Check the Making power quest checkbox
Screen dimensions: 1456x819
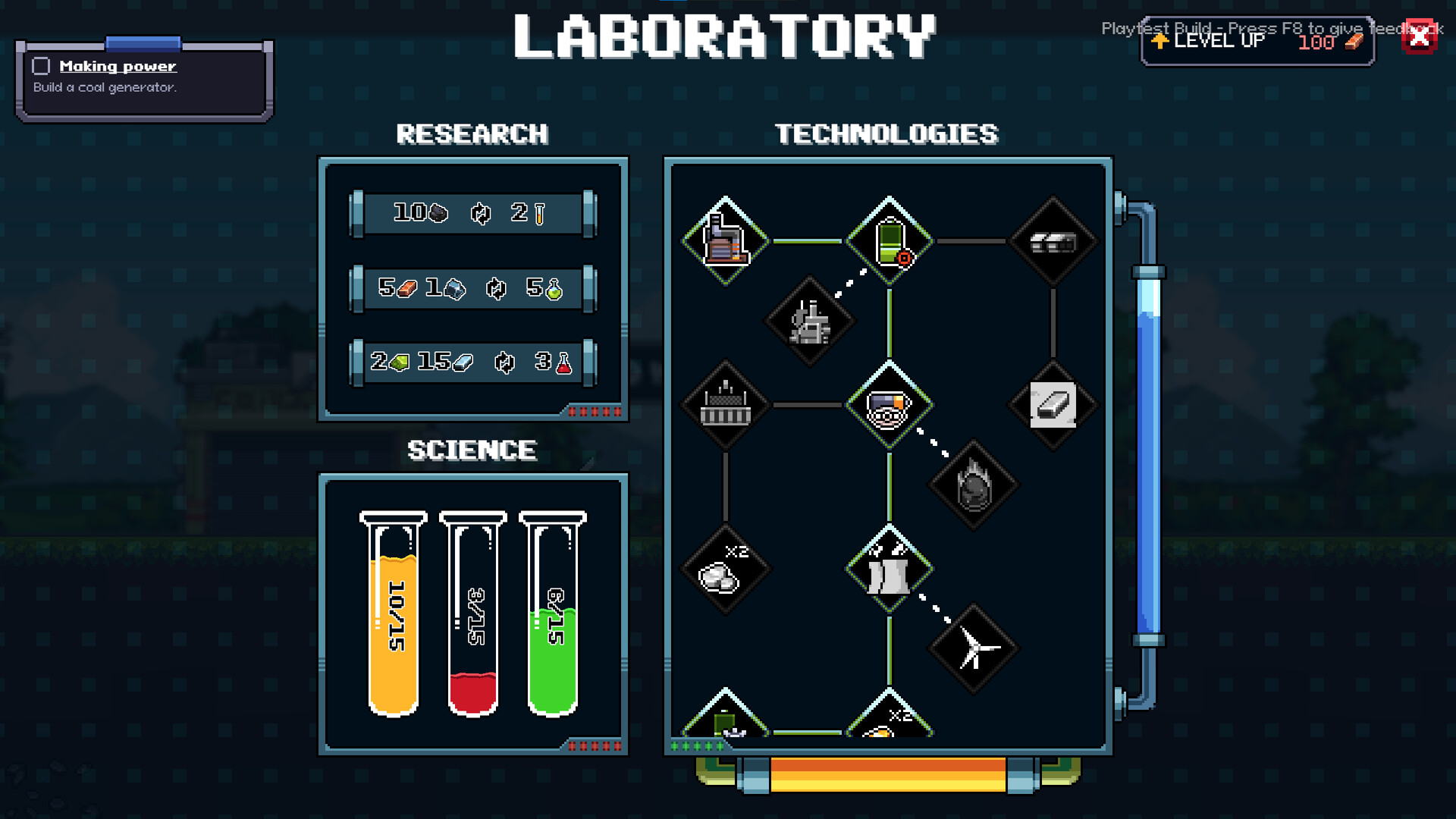39,66
